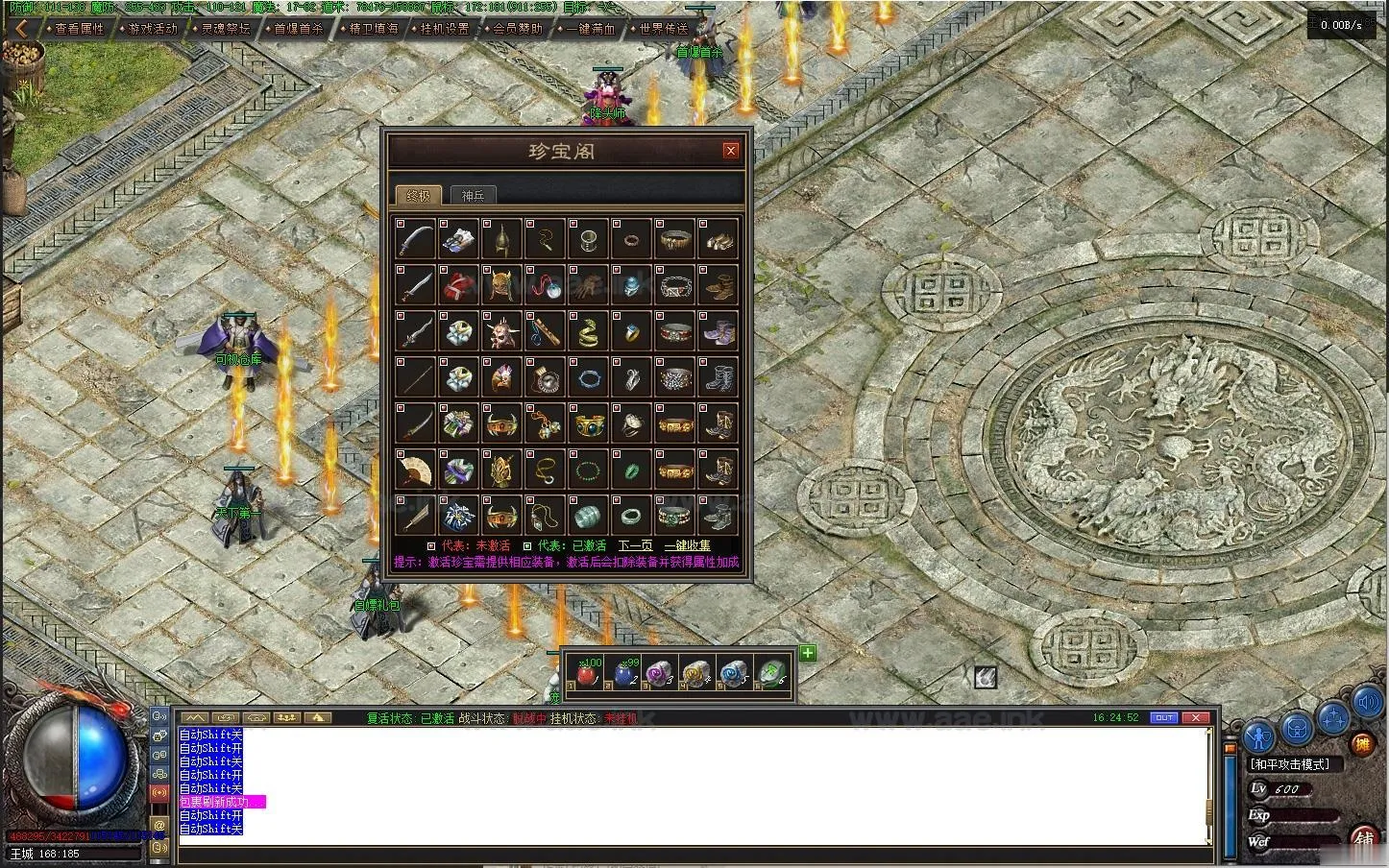Select the golden snake treasure slot
This screenshot has width=1389, height=868.
pyautogui.click(x=587, y=331)
